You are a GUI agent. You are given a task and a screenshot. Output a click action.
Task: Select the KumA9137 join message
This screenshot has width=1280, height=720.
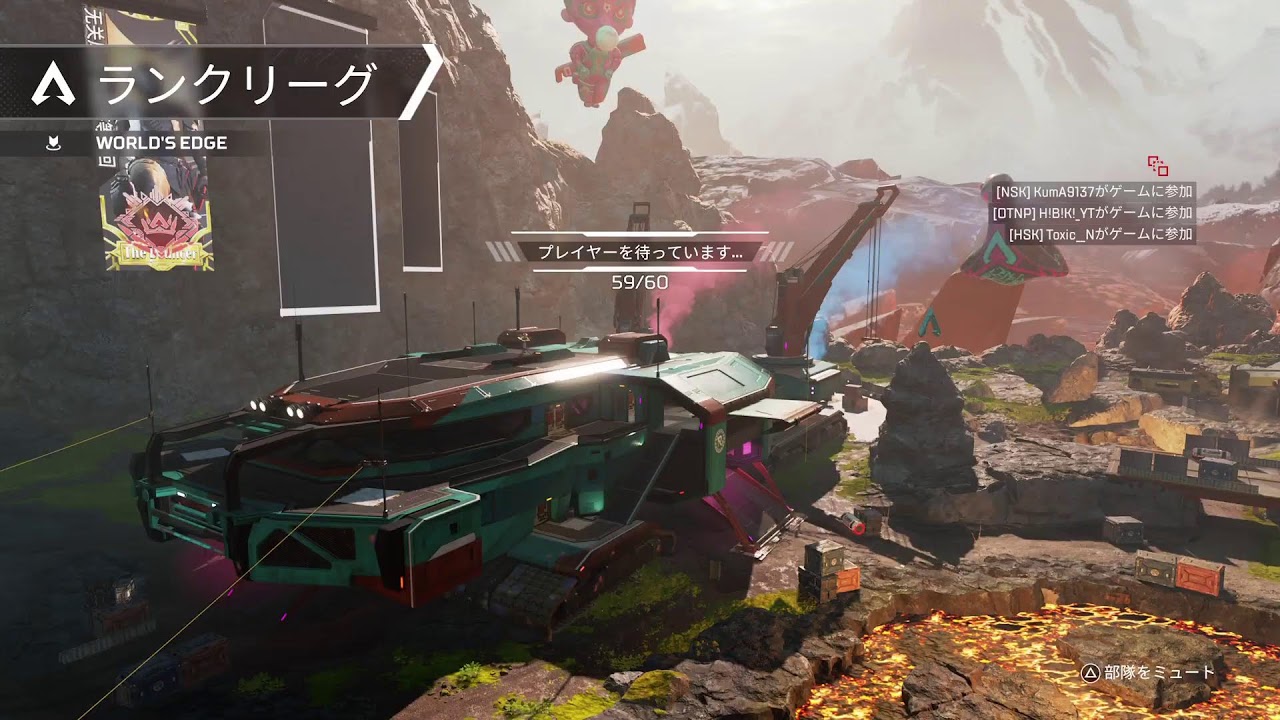[1094, 191]
